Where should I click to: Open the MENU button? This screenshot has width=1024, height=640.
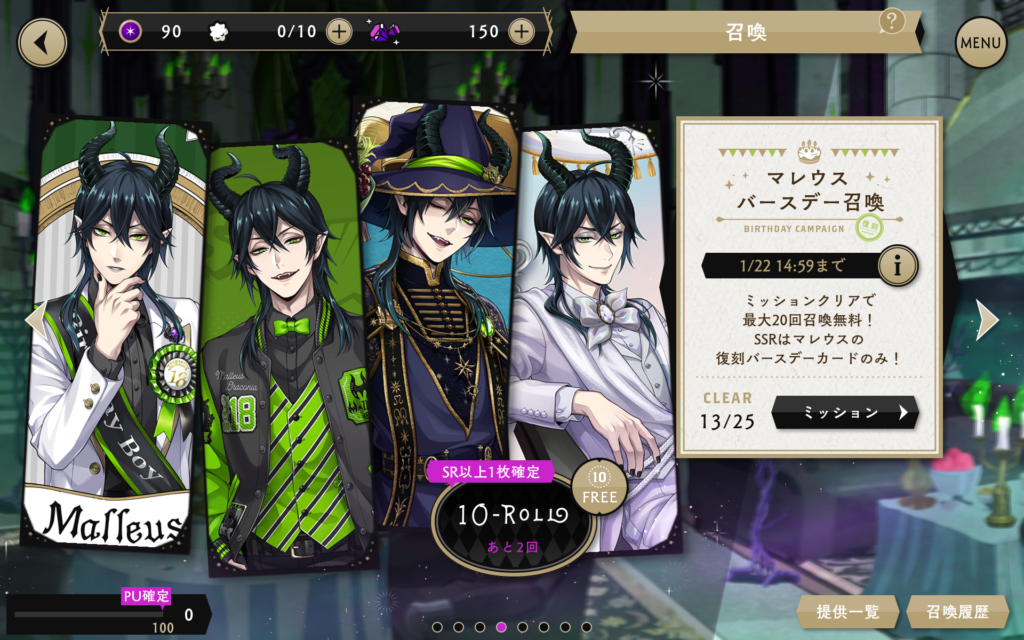[980, 43]
